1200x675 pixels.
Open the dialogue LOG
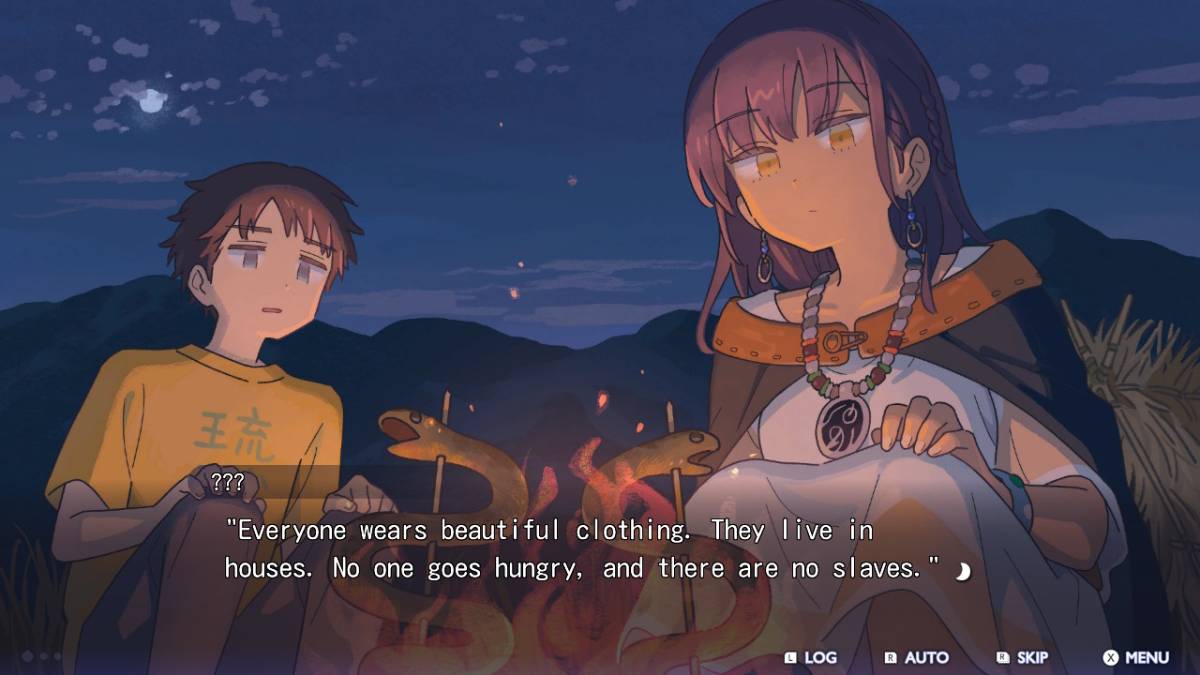pyautogui.click(x=811, y=657)
